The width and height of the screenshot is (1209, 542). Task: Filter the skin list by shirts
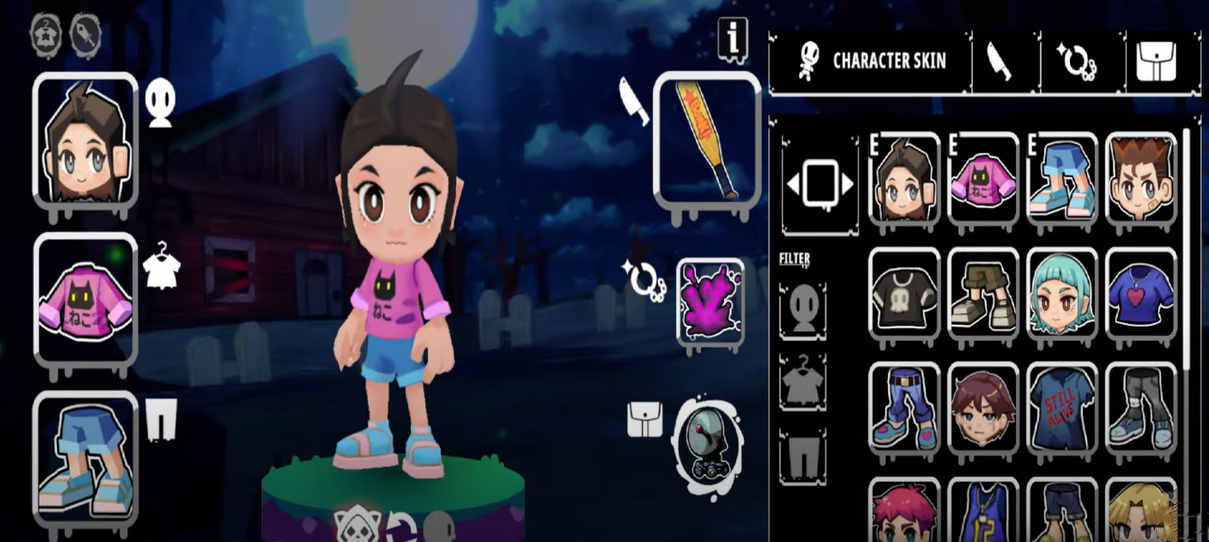pos(803,381)
